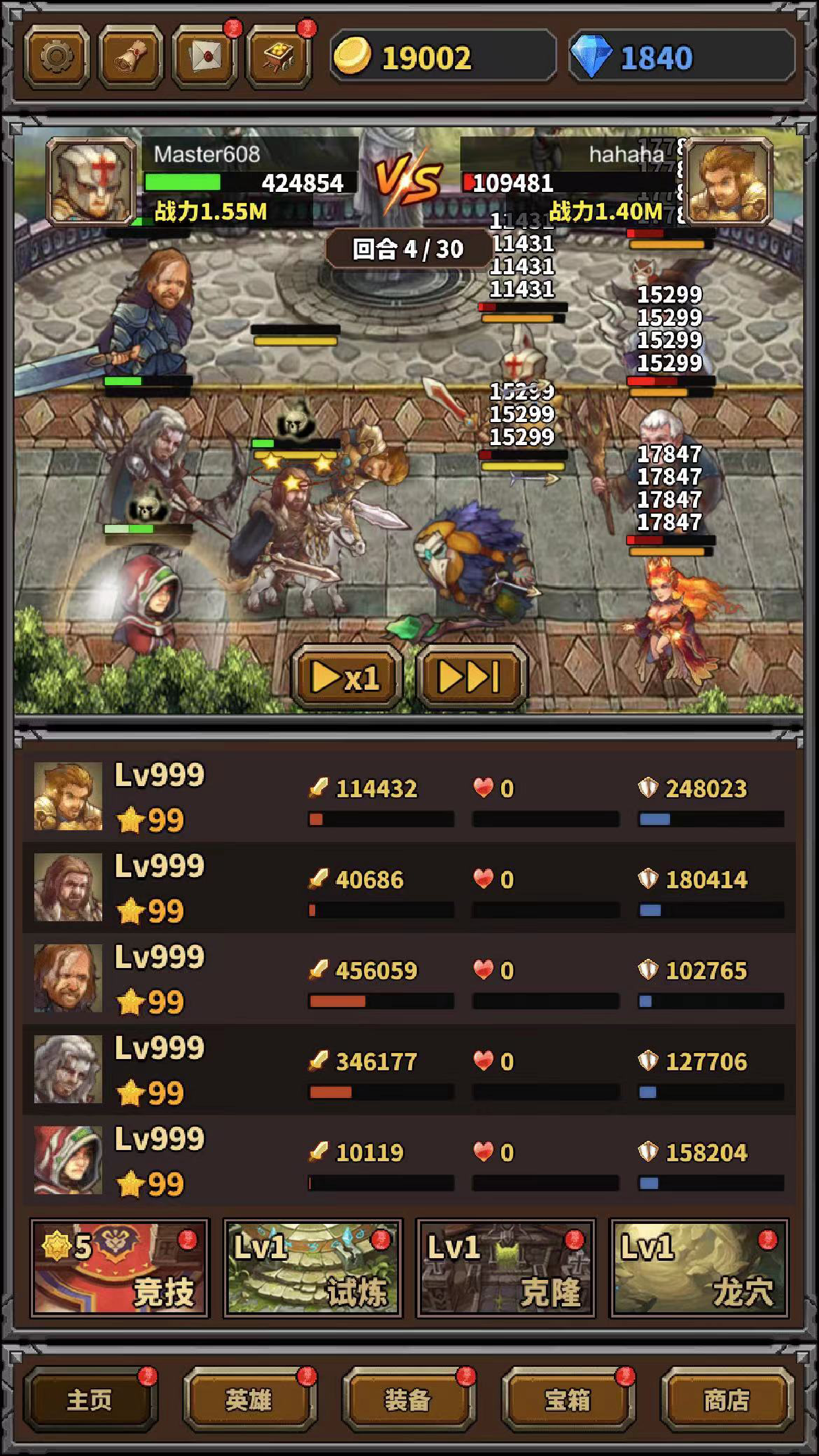Enter the 竞技 arena mode
Image resolution: width=819 pixels, height=1456 pixels.
tap(119, 1267)
